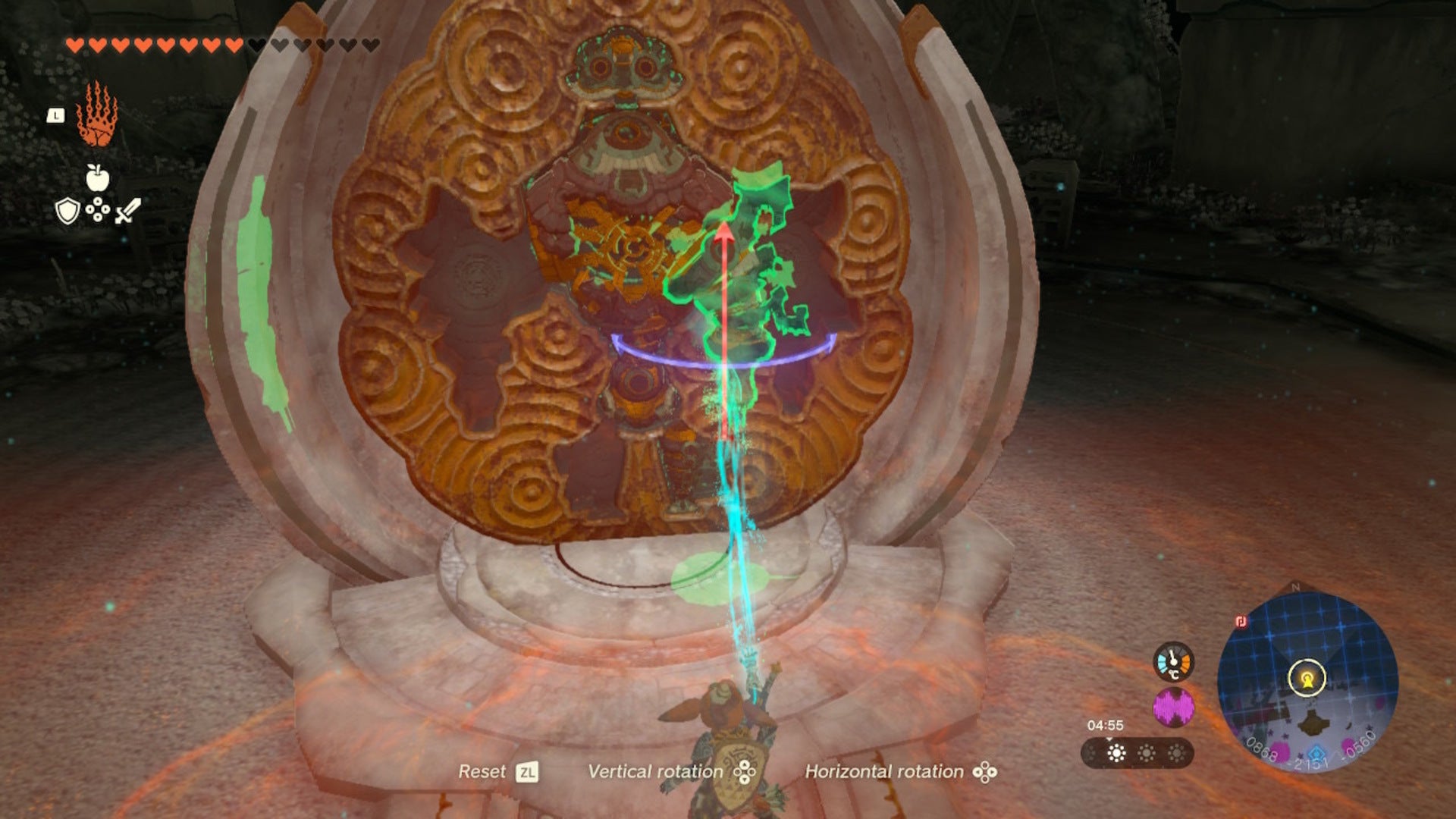Screen dimensions: 1456x819
Task: Toggle the blue diamond marker on the minimap
Action: [x=1316, y=754]
